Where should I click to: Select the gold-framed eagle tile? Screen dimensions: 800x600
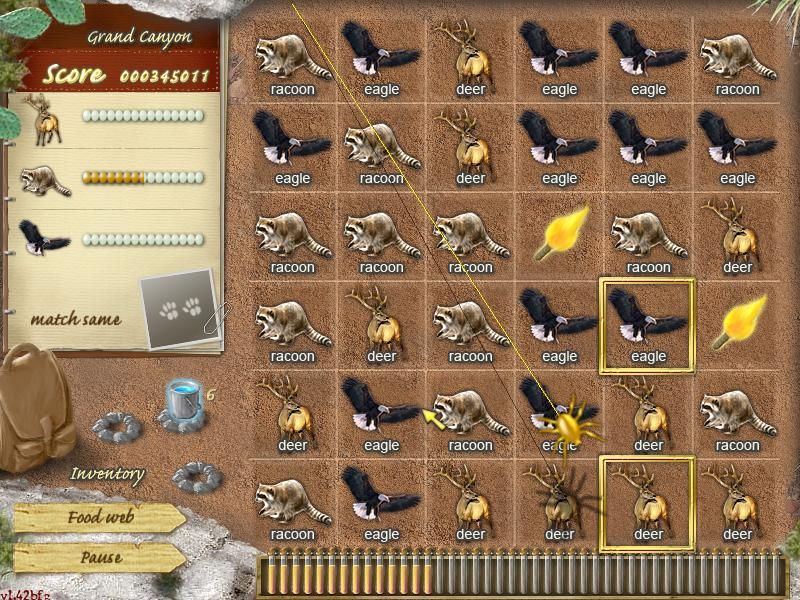point(647,324)
